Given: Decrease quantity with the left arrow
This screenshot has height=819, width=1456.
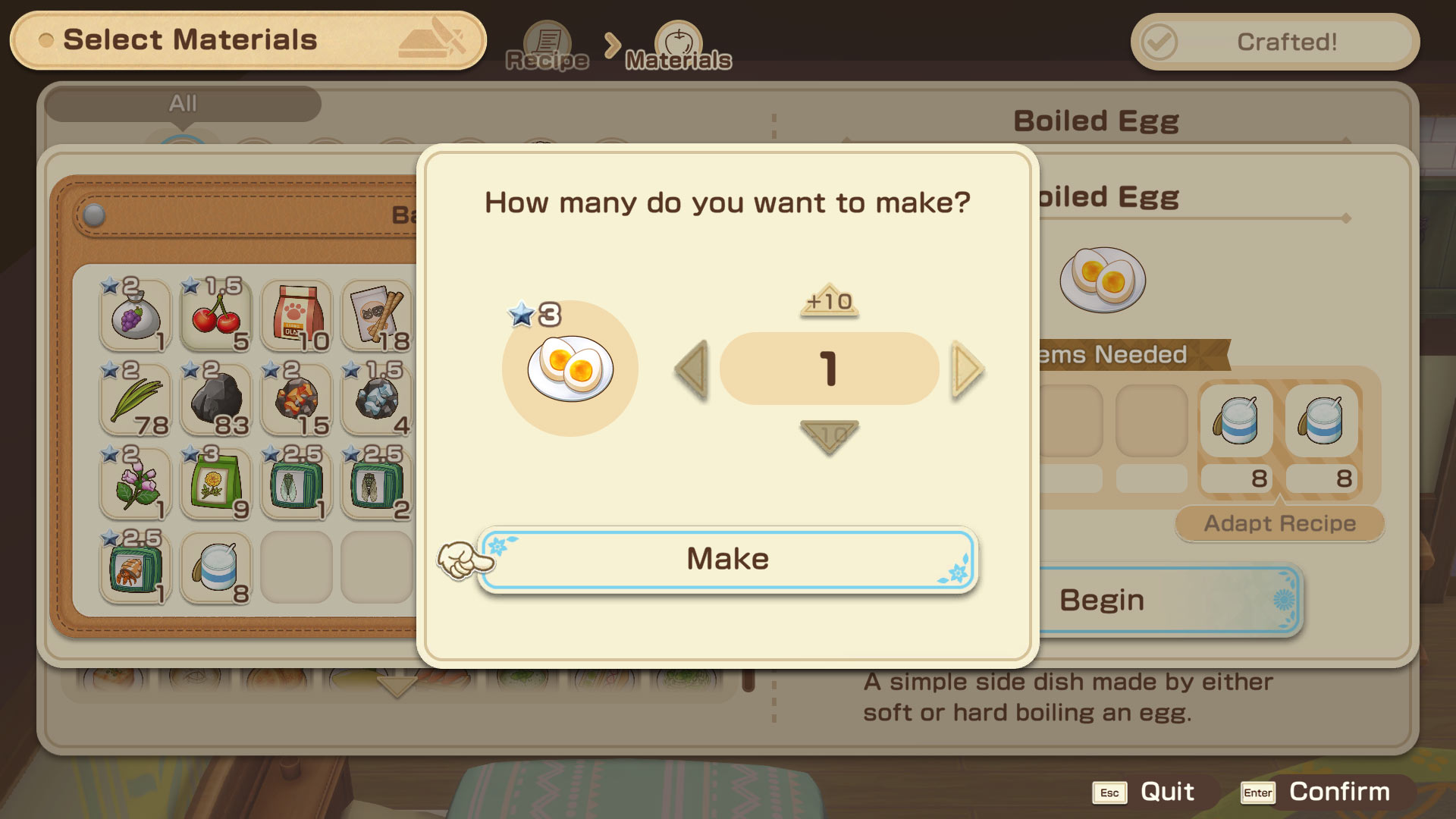Looking at the screenshot, I should pos(692,369).
